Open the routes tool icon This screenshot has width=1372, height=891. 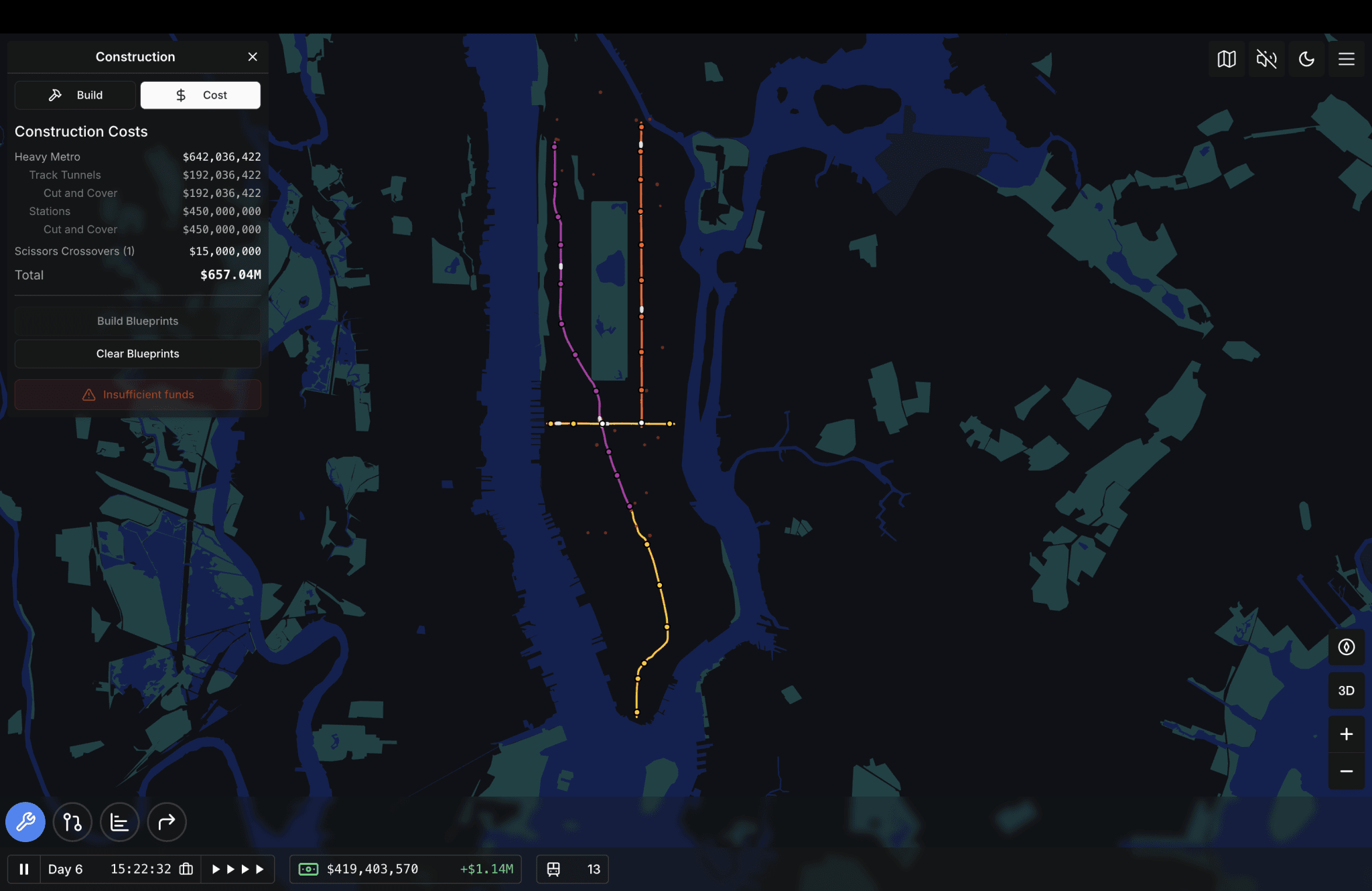coord(72,822)
